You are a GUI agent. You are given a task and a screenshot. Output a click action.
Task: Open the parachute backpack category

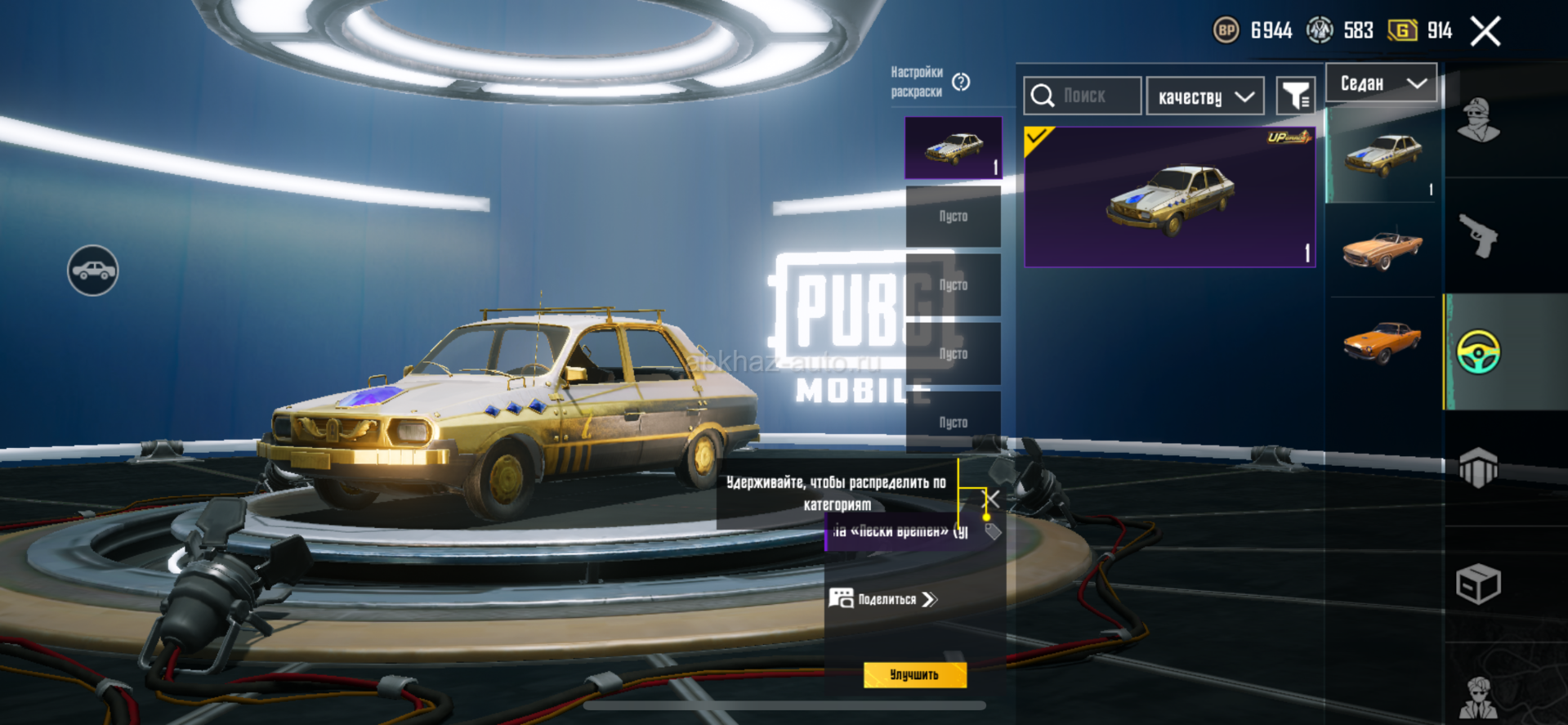click(1479, 468)
